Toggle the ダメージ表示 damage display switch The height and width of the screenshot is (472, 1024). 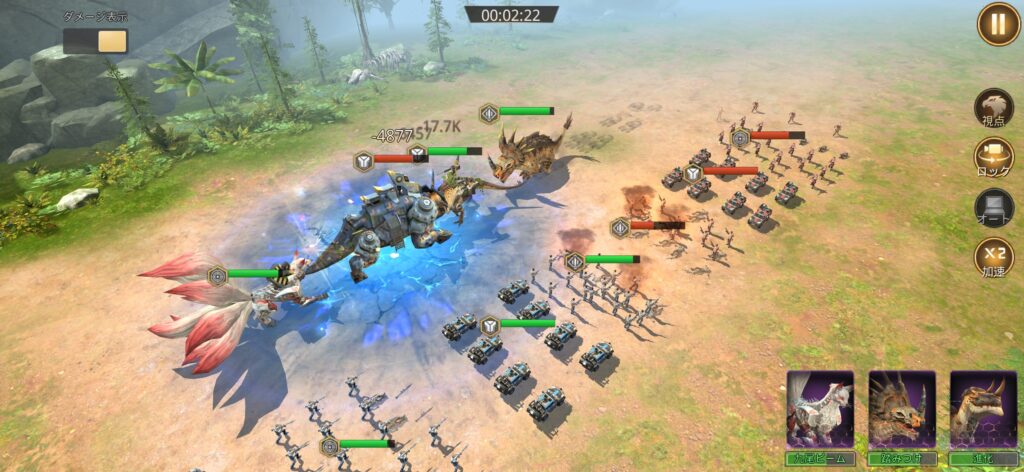(x=95, y=41)
